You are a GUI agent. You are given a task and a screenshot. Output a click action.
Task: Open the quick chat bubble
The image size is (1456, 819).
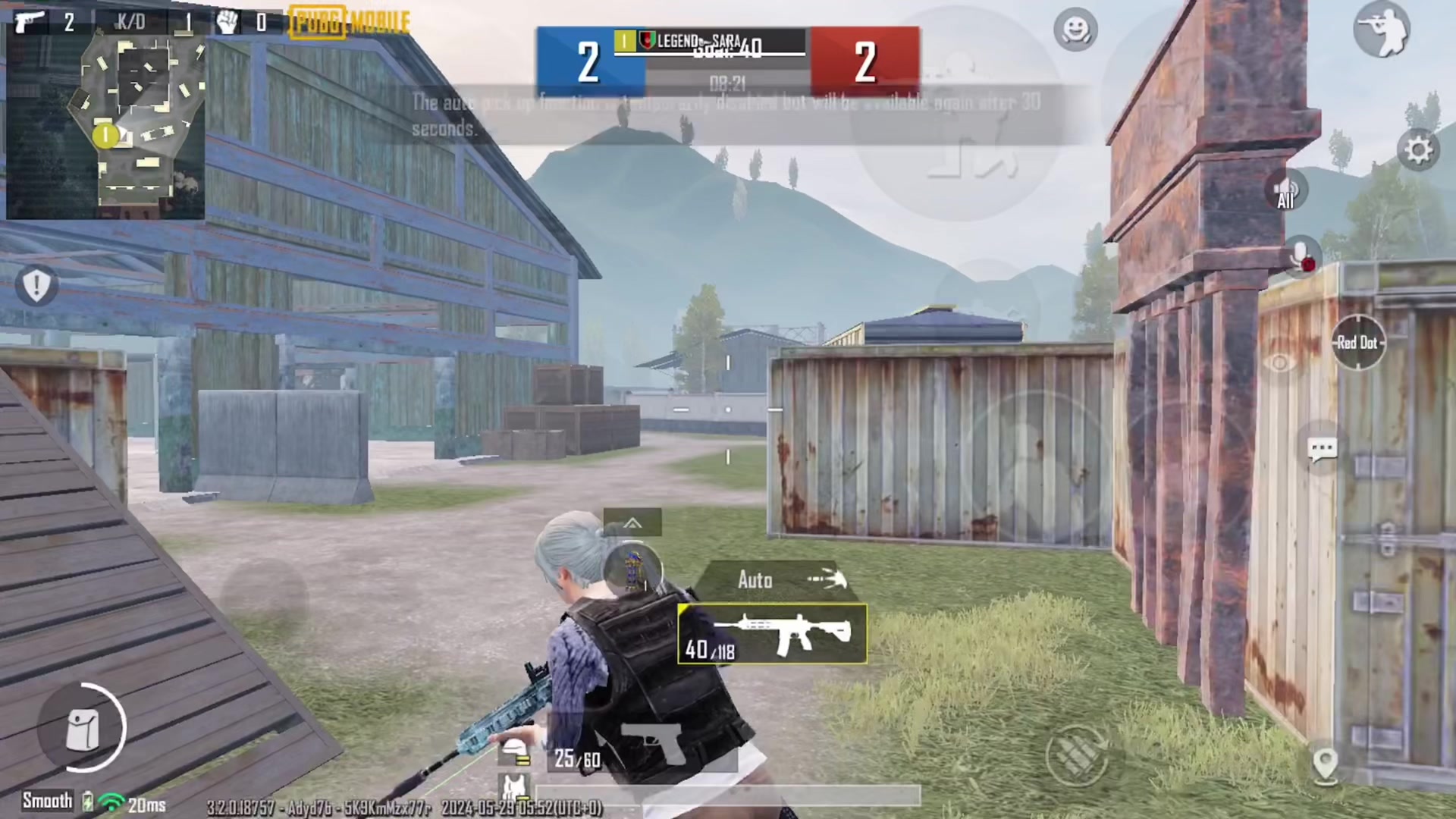click(x=1322, y=450)
